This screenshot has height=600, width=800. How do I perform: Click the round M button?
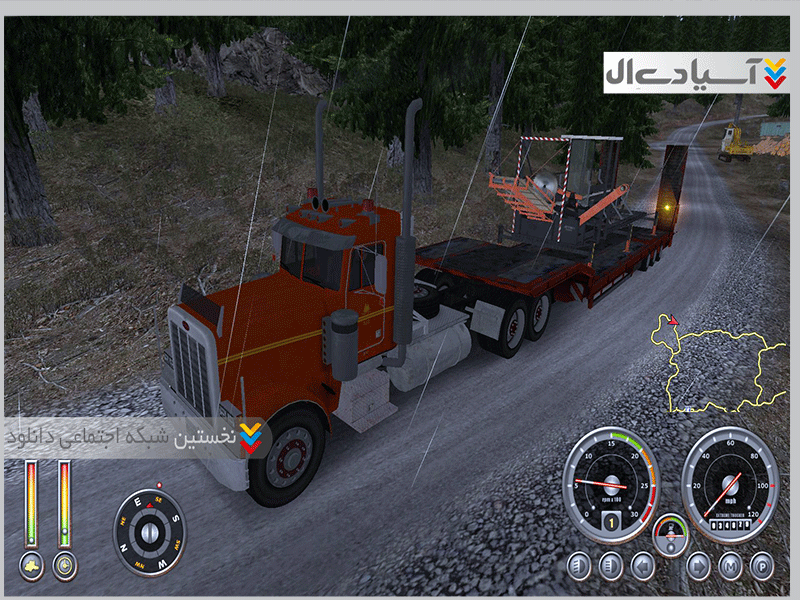[x=731, y=567]
